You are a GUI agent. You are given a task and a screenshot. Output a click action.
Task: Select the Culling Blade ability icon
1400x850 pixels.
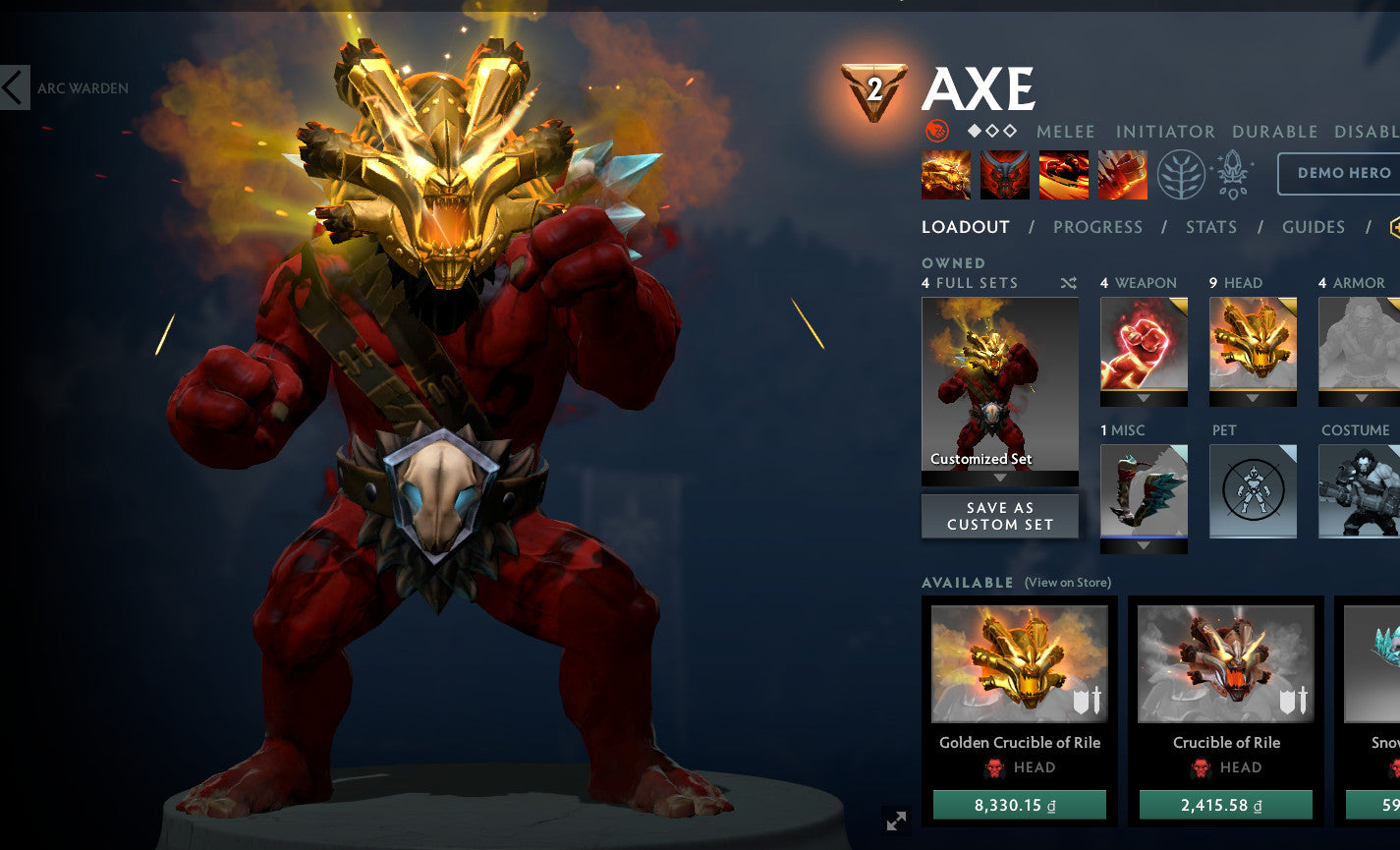pos(1123,175)
